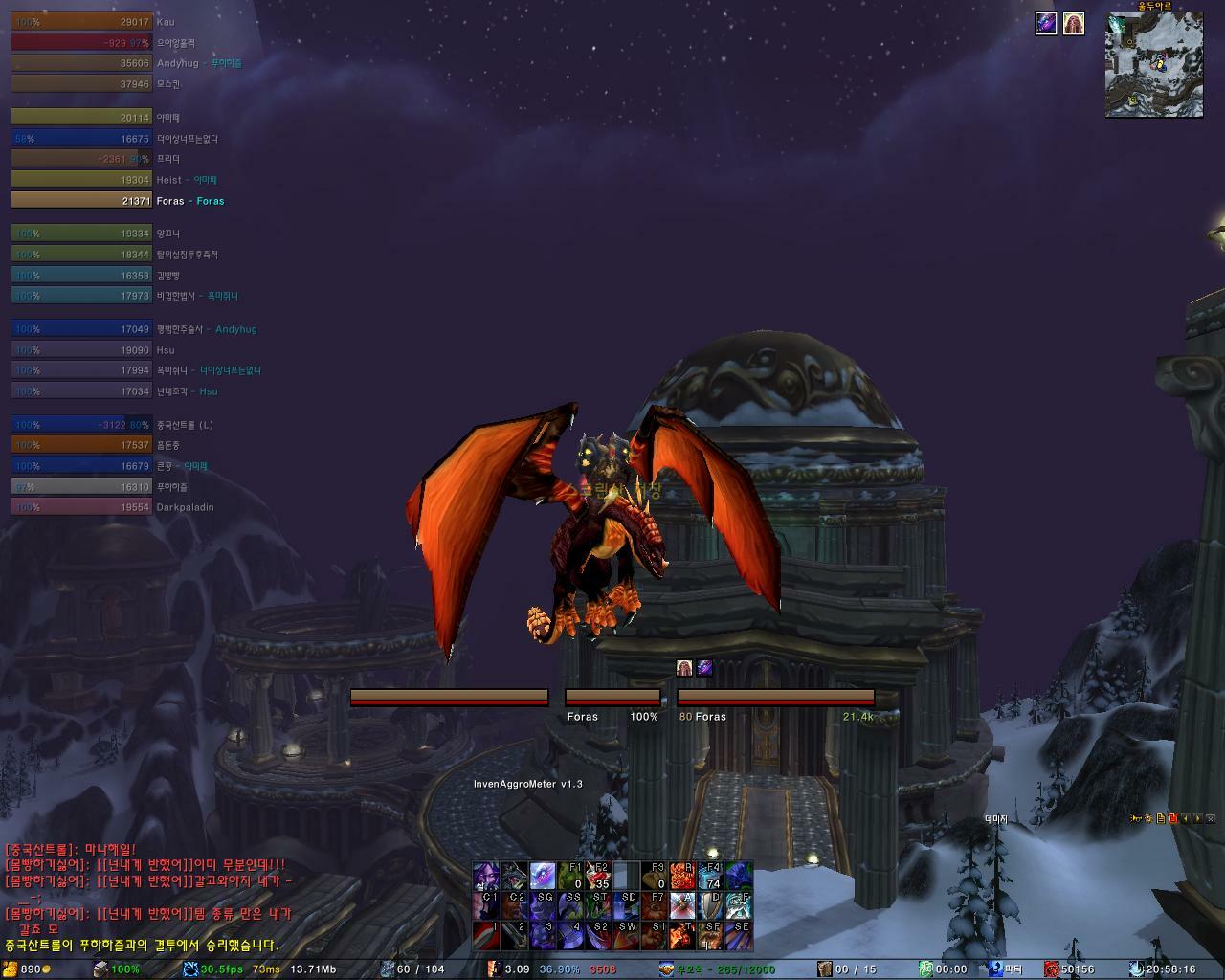Click the Ulduar minimap
The image size is (1225, 980).
(x=1154, y=65)
